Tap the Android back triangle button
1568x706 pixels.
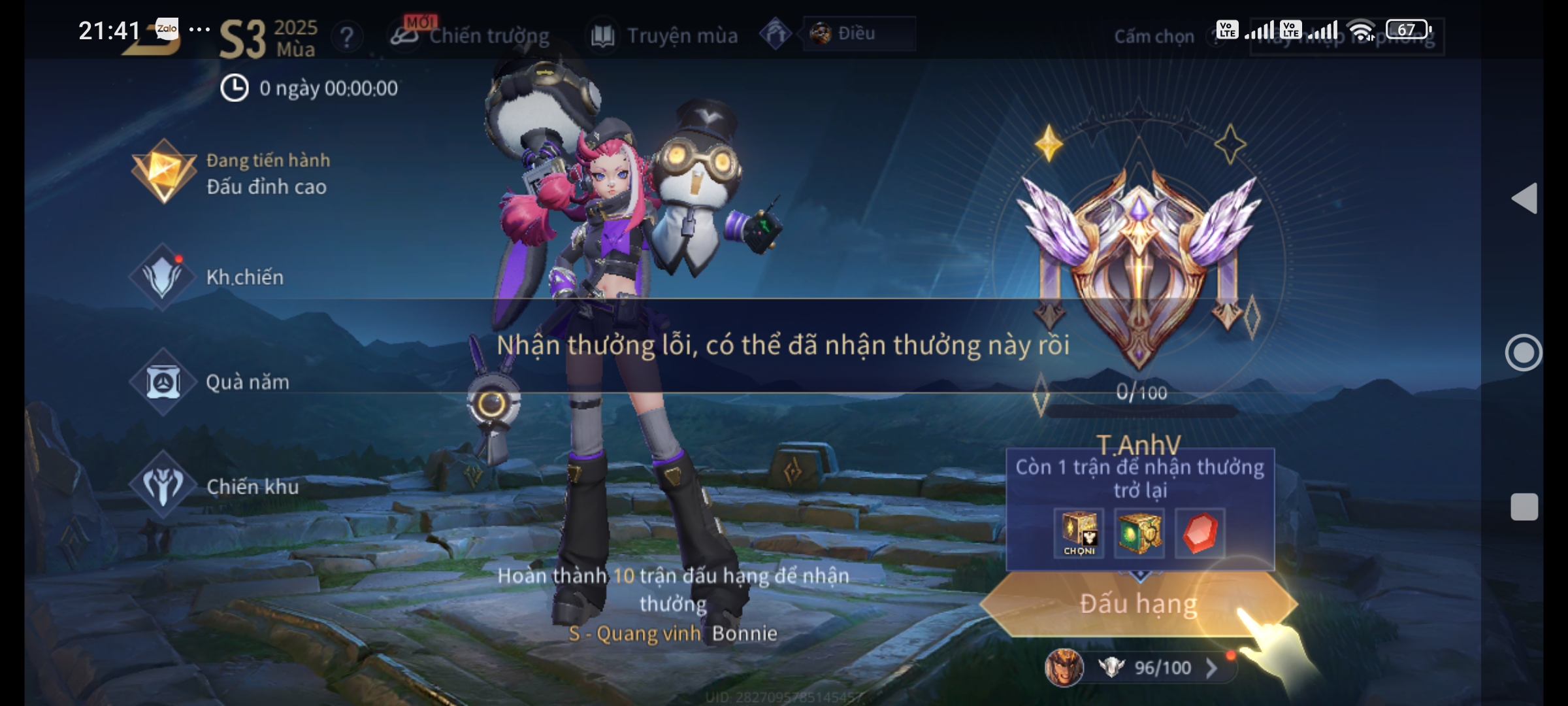pos(1525,198)
